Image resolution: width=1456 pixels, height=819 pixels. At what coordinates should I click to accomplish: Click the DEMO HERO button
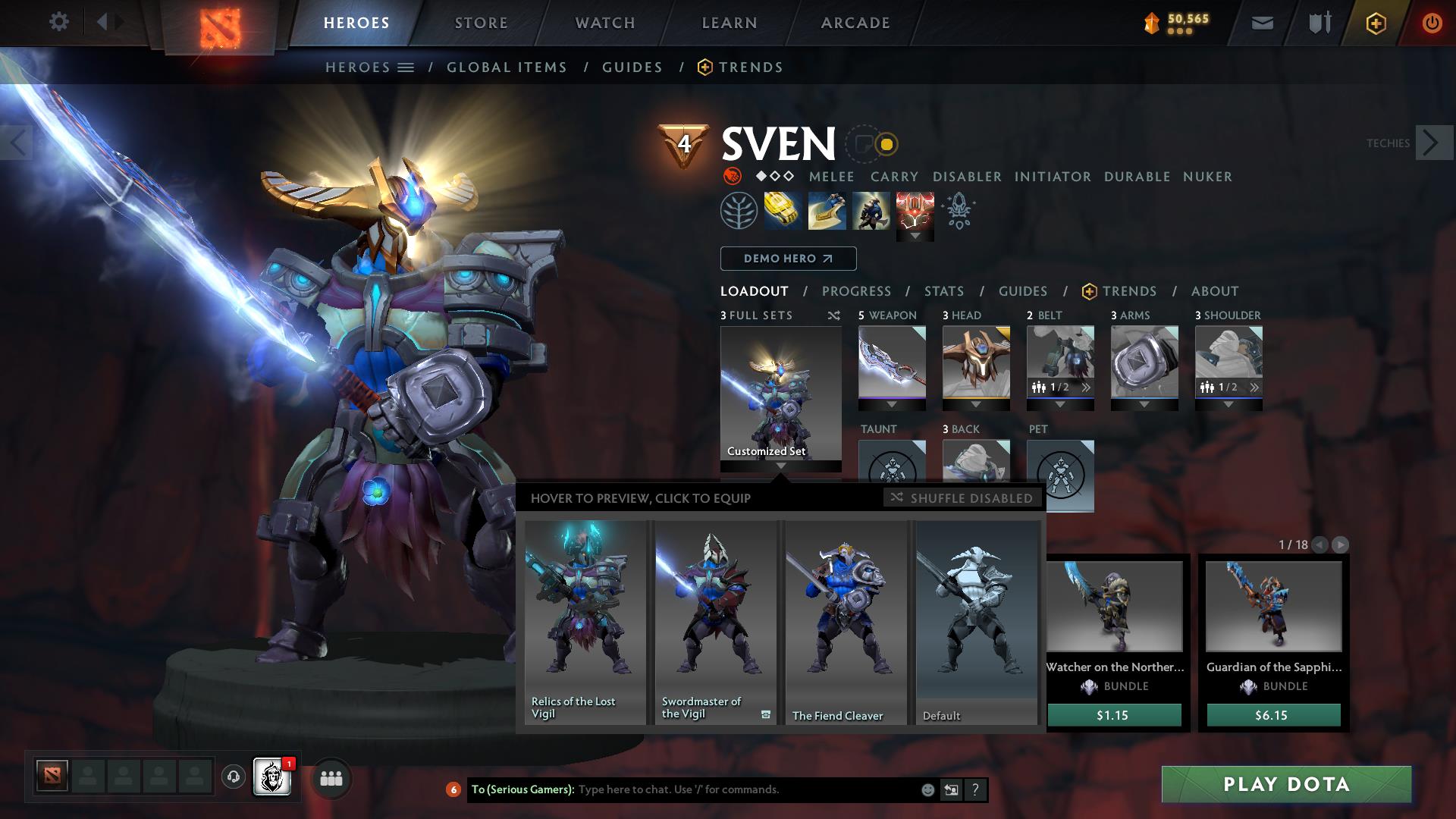click(787, 259)
